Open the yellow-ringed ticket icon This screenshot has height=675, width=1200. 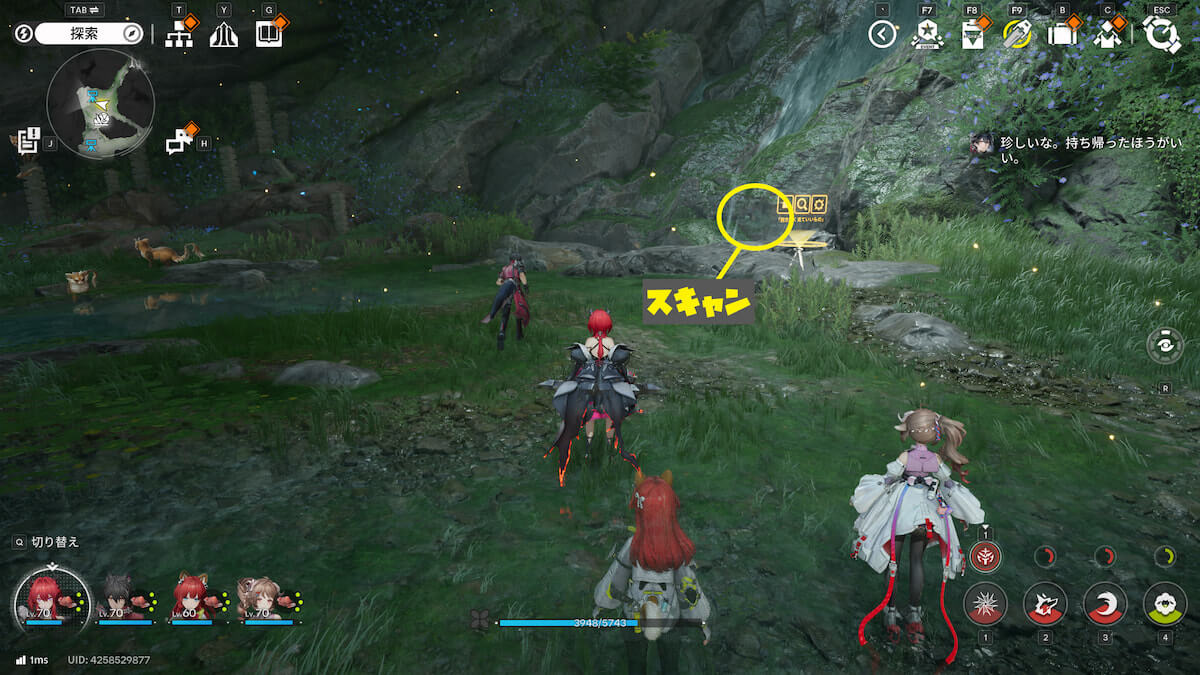pos(1016,35)
